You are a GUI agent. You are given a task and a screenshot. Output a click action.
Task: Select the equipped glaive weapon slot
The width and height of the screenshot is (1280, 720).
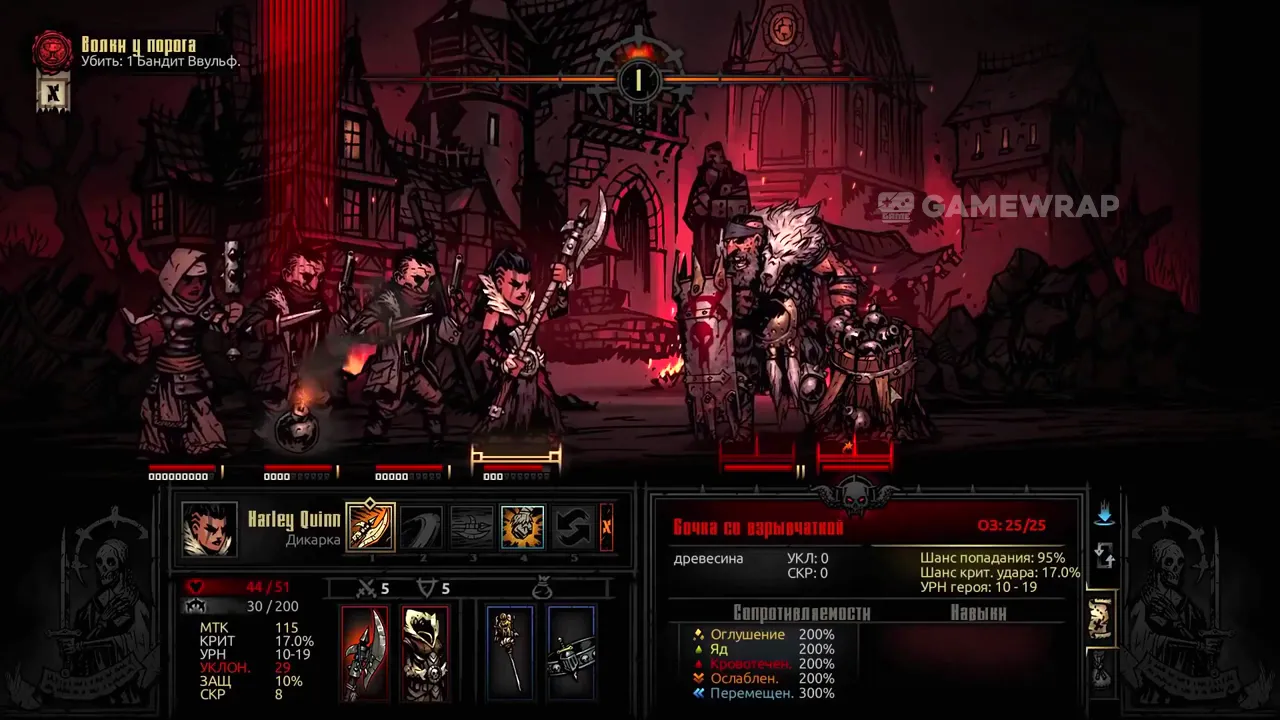pyautogui.click(x=365, y=652)
